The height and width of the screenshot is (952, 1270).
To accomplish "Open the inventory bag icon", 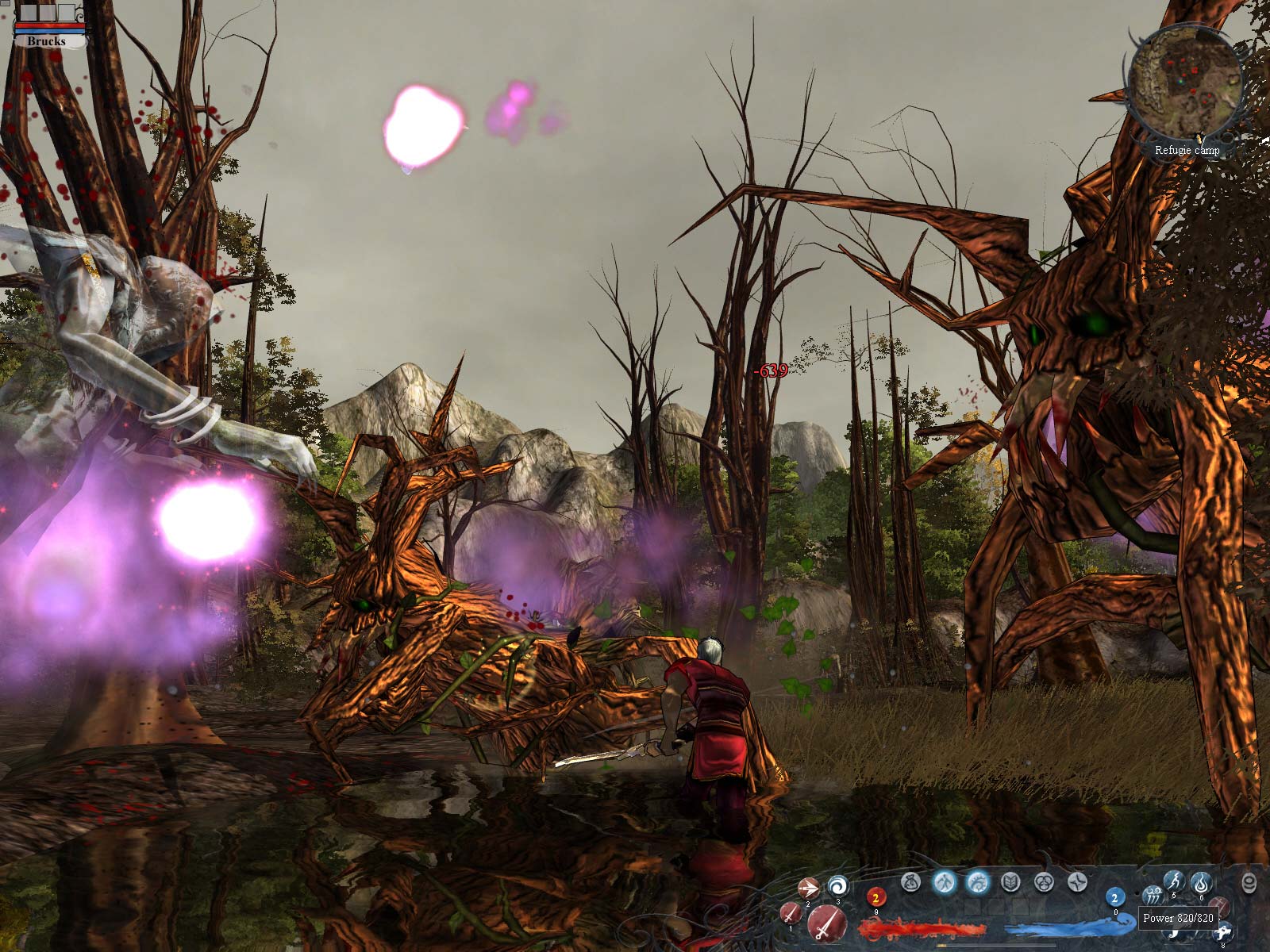I will tap(913, 881).
